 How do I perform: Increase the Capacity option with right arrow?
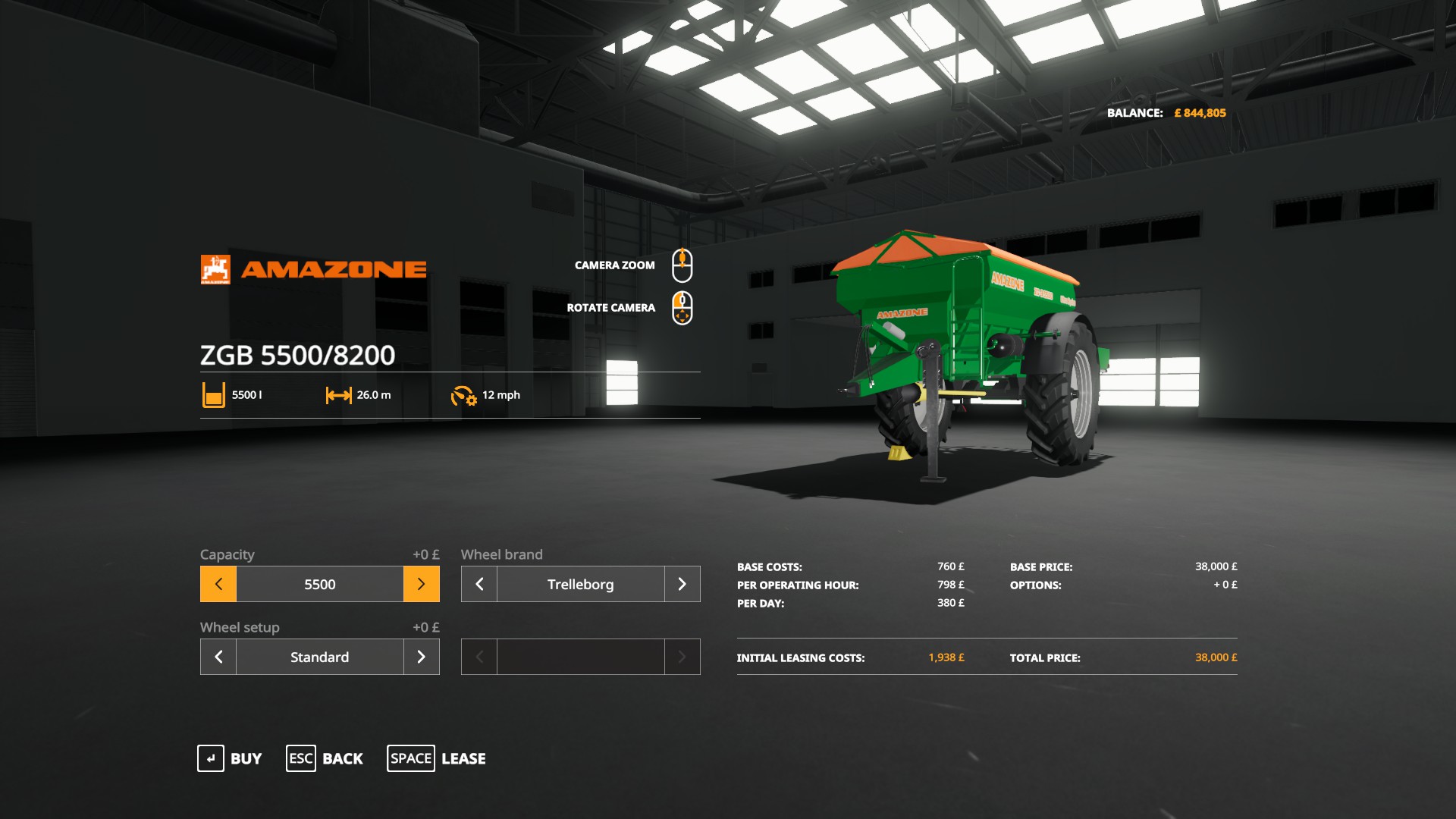click(x=422, y=584)
